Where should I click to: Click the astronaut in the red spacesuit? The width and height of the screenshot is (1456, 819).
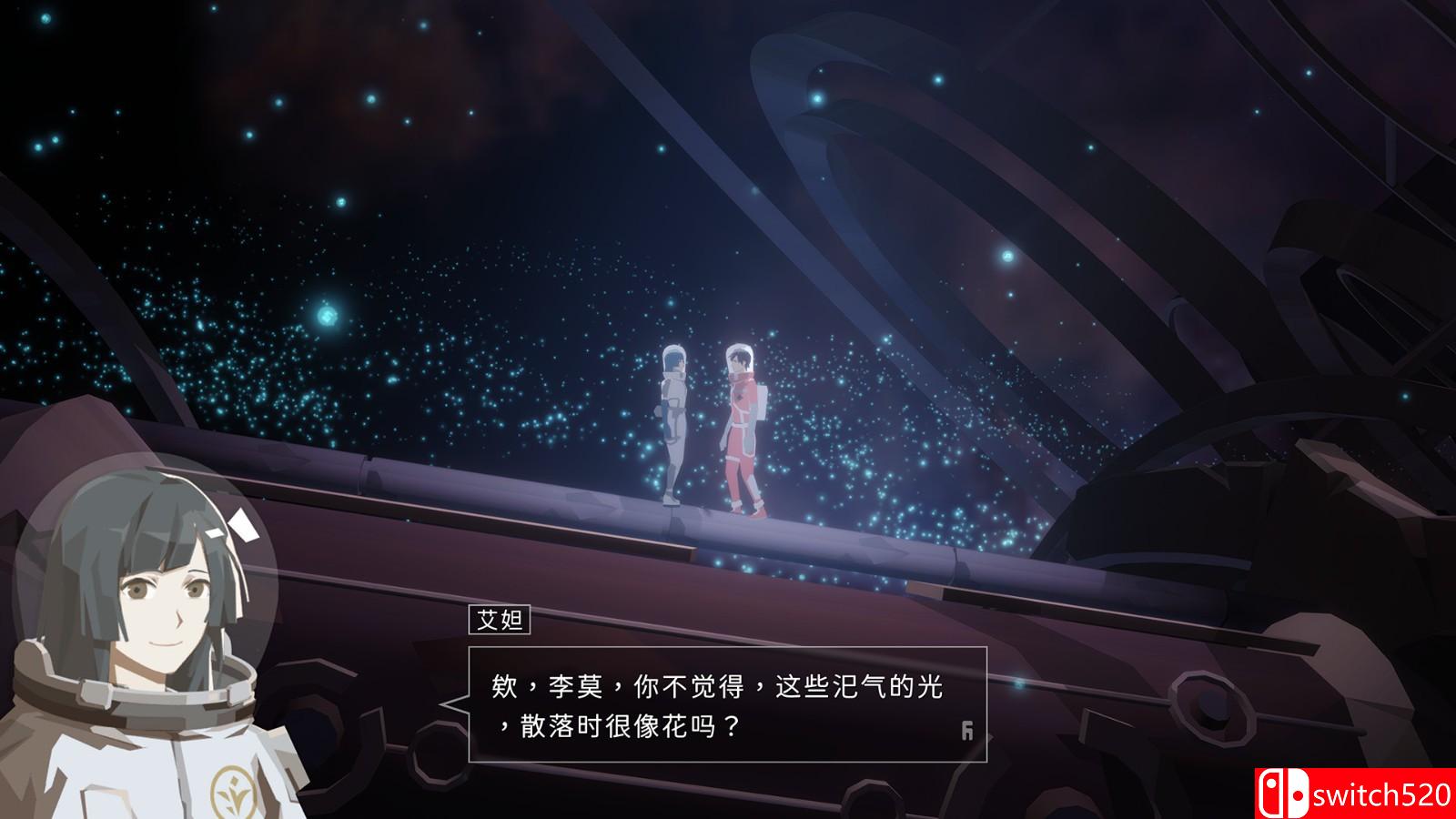pyautogui.click(x=742, y=428)
